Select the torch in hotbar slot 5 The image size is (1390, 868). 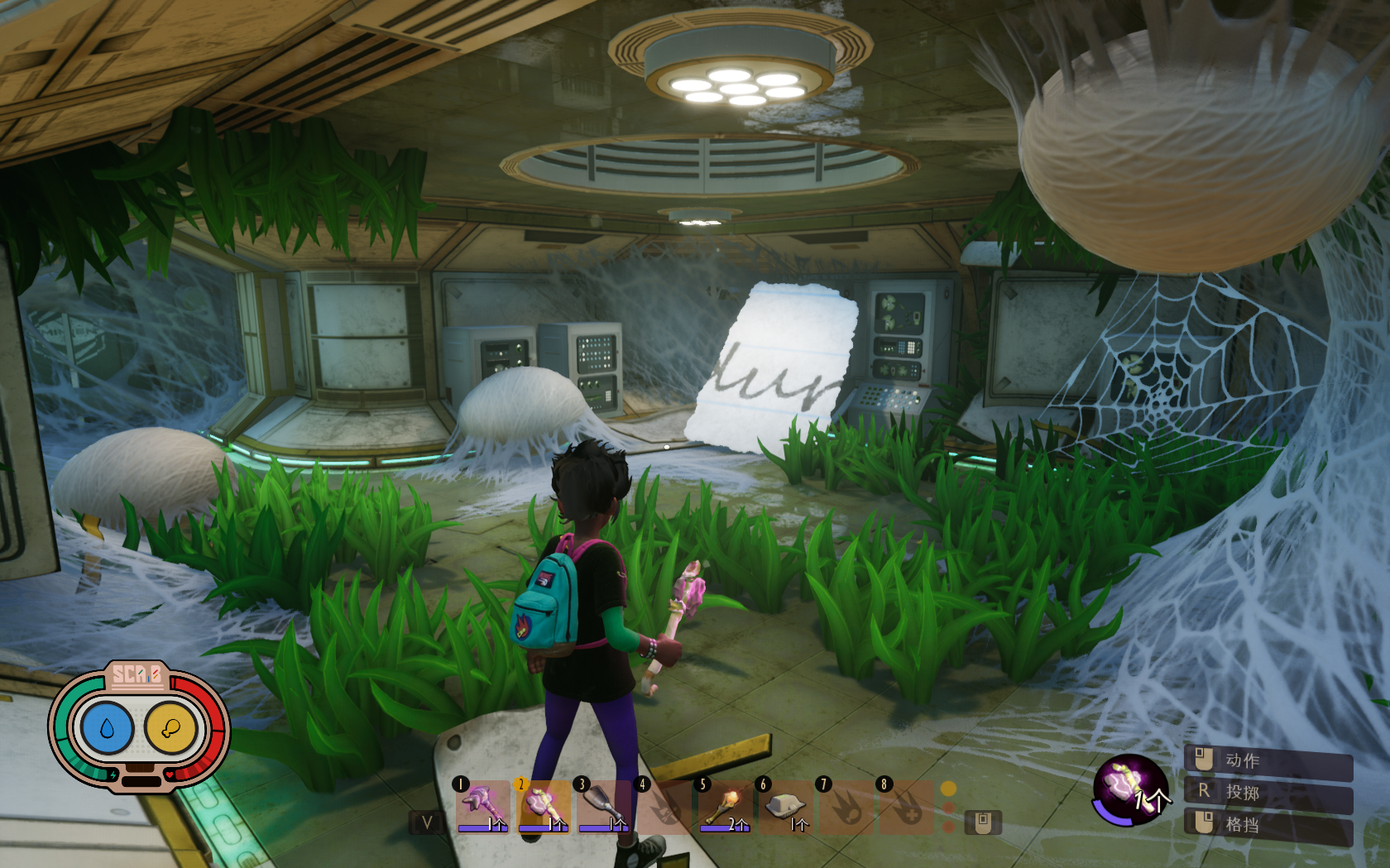pos(726,806)
